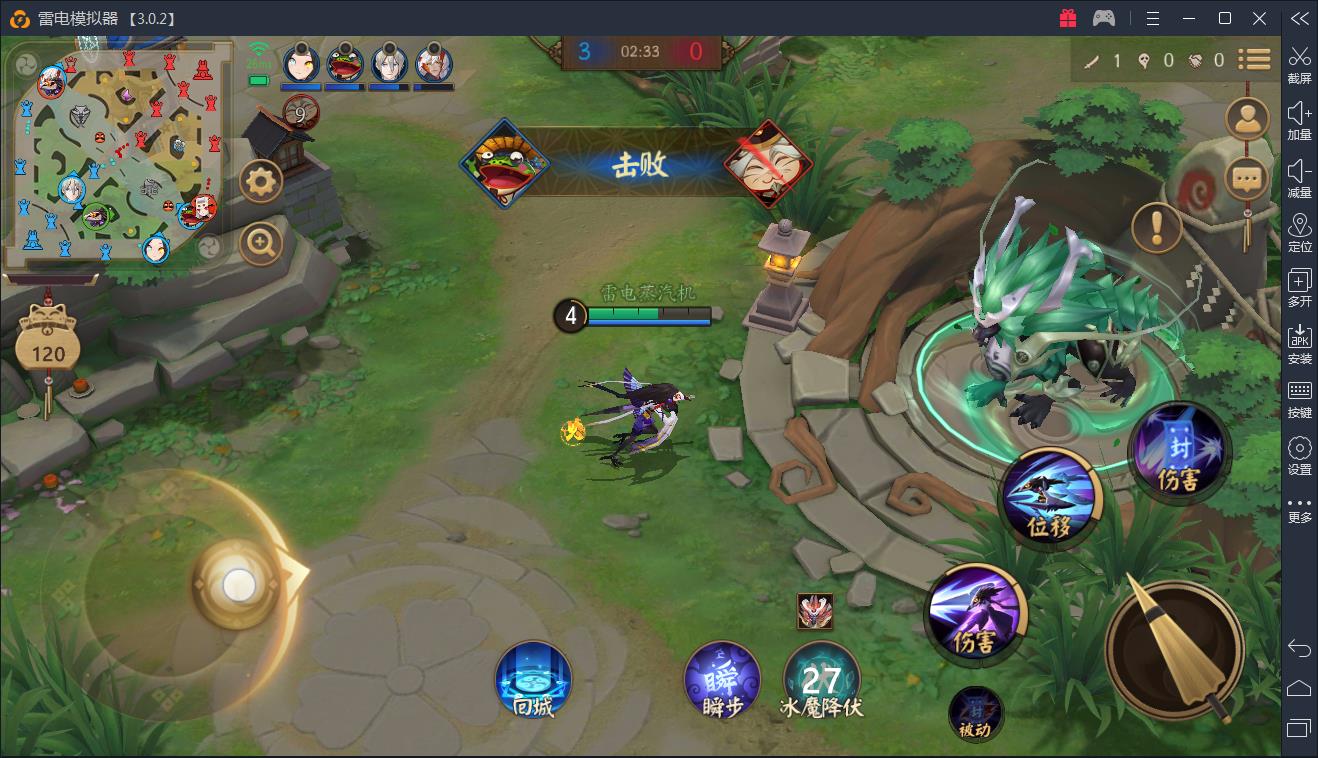Image resolution: width=1318 pixels, height=758 pixels.
Task: Open the gold coin shop showing 120
Action: (x=47, y=346)
